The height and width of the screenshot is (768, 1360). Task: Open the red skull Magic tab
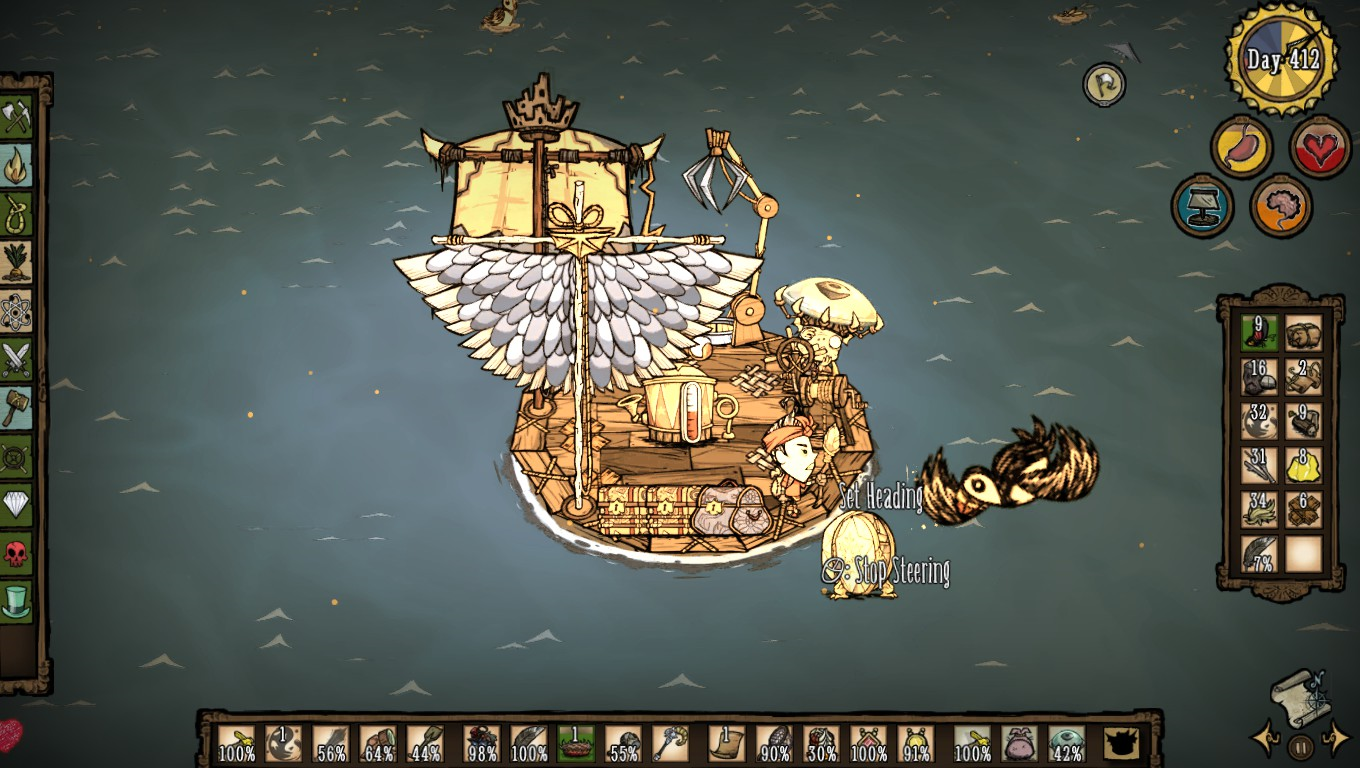16,552
